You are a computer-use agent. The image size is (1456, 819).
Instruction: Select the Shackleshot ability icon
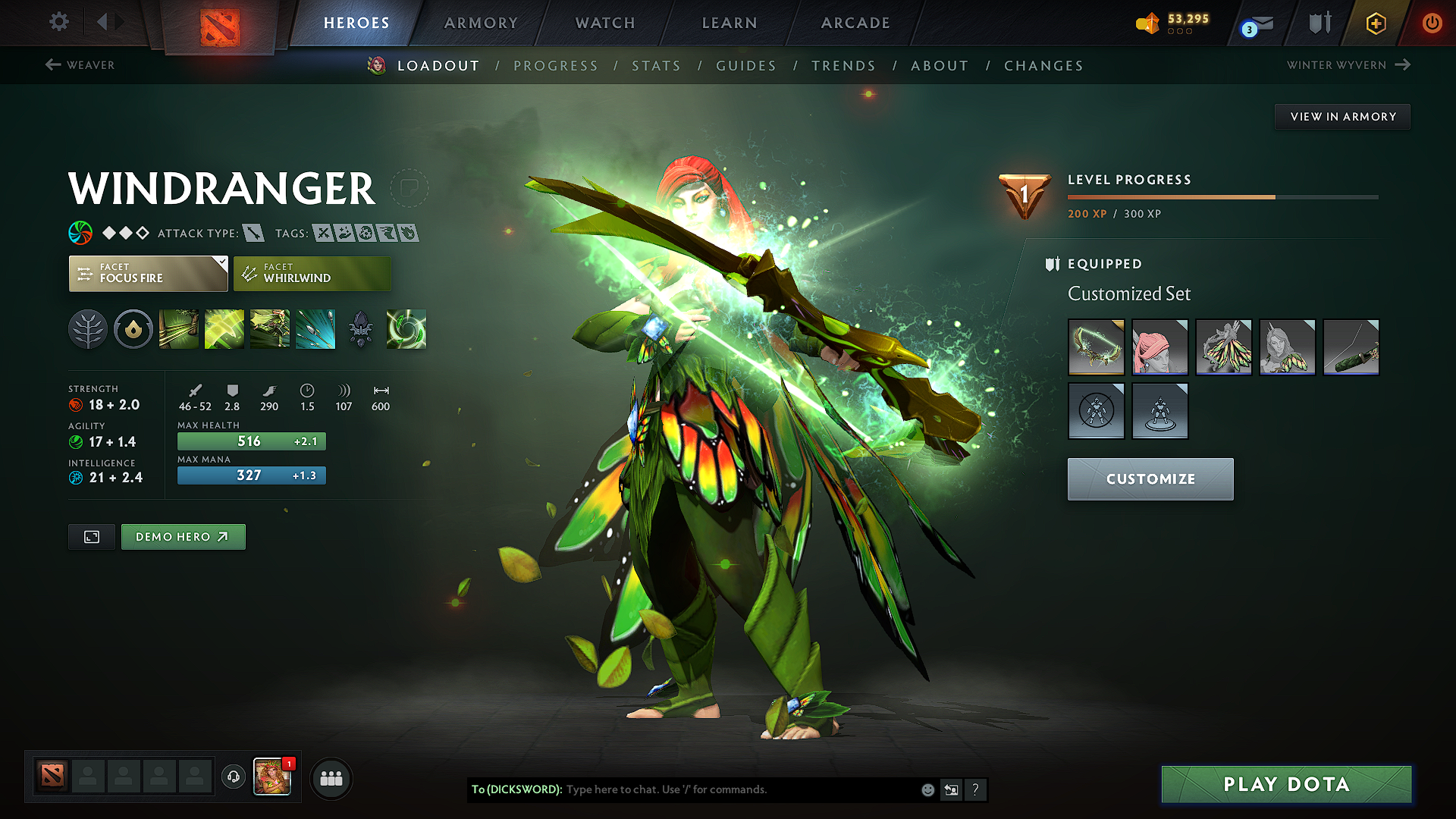[x=178, y=329]
